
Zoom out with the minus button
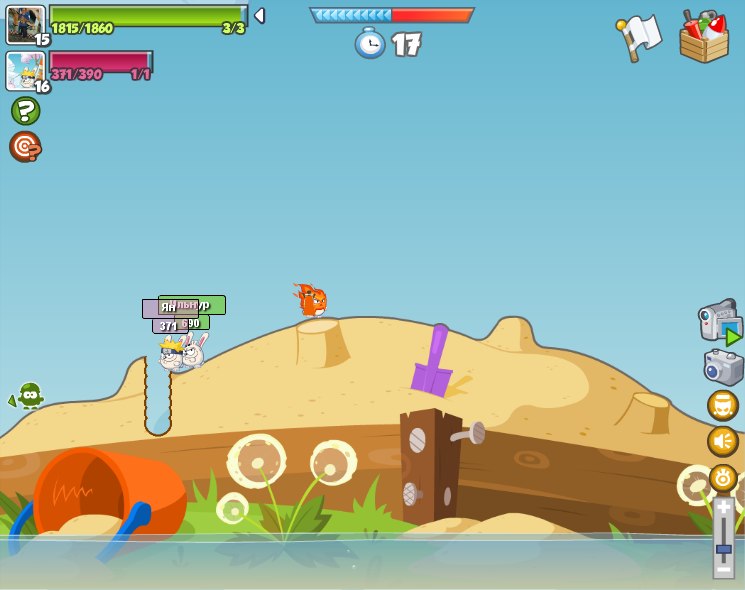[723, 569]
